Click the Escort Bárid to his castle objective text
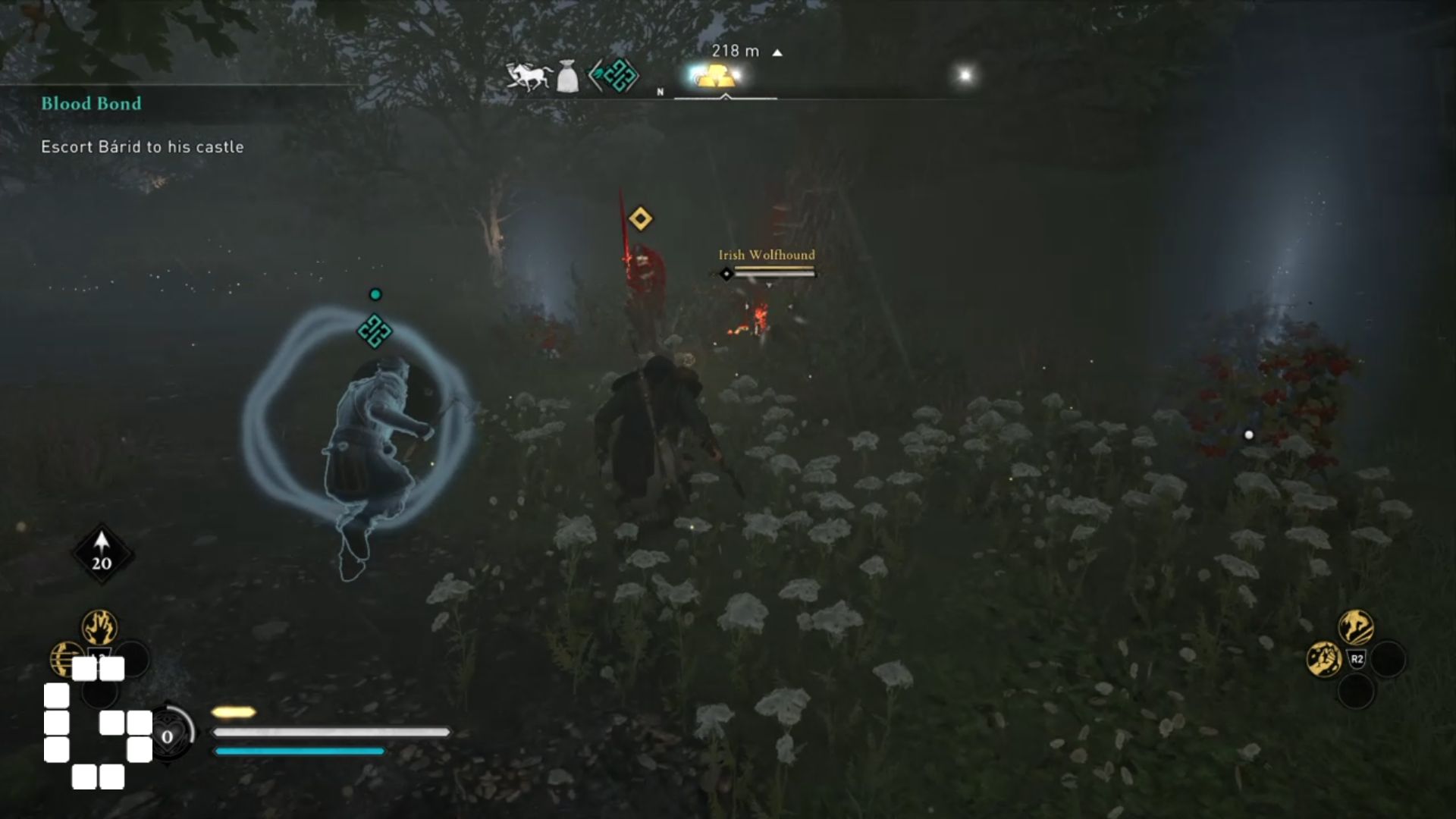 141,146
